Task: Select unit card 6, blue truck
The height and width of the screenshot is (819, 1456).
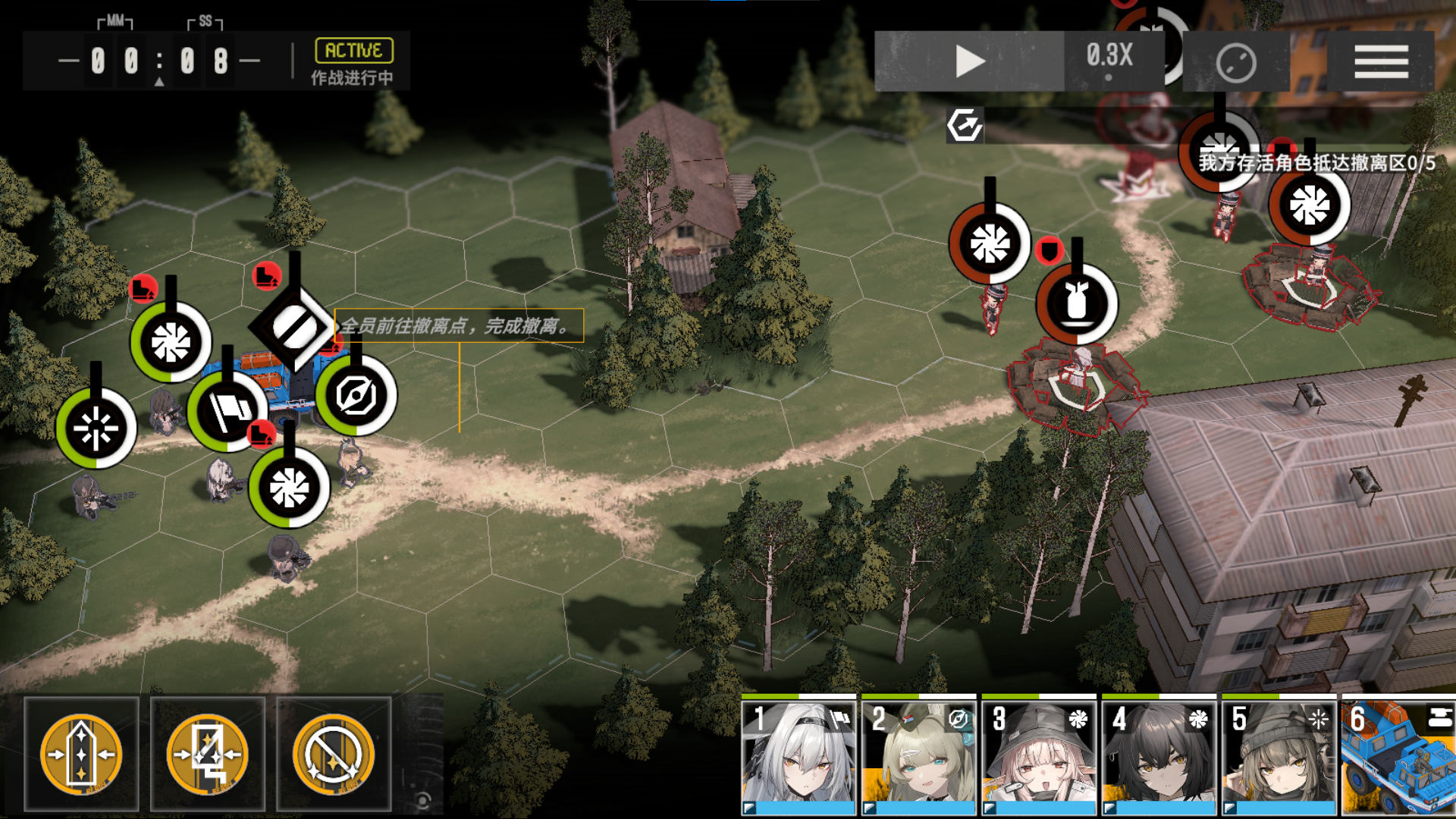Action: 1398,755
